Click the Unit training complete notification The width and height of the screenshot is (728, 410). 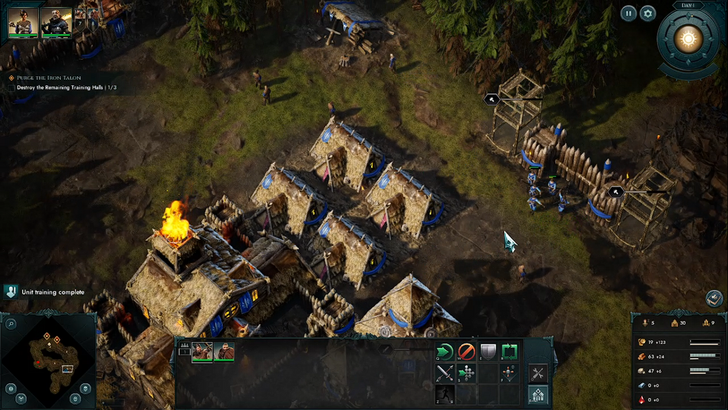pos(48,292)
